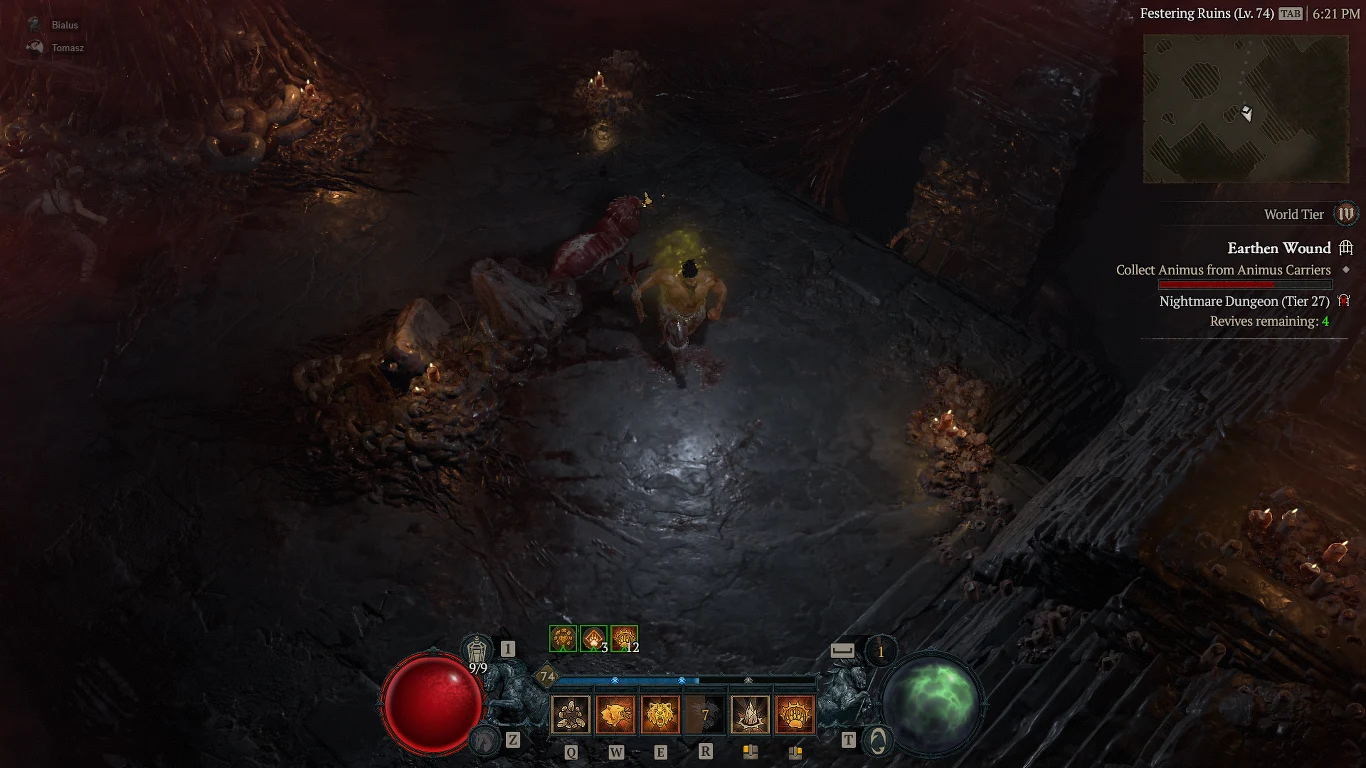Click the World Tier IV emblem
1366x768 pixels.
pos(1345,214)
